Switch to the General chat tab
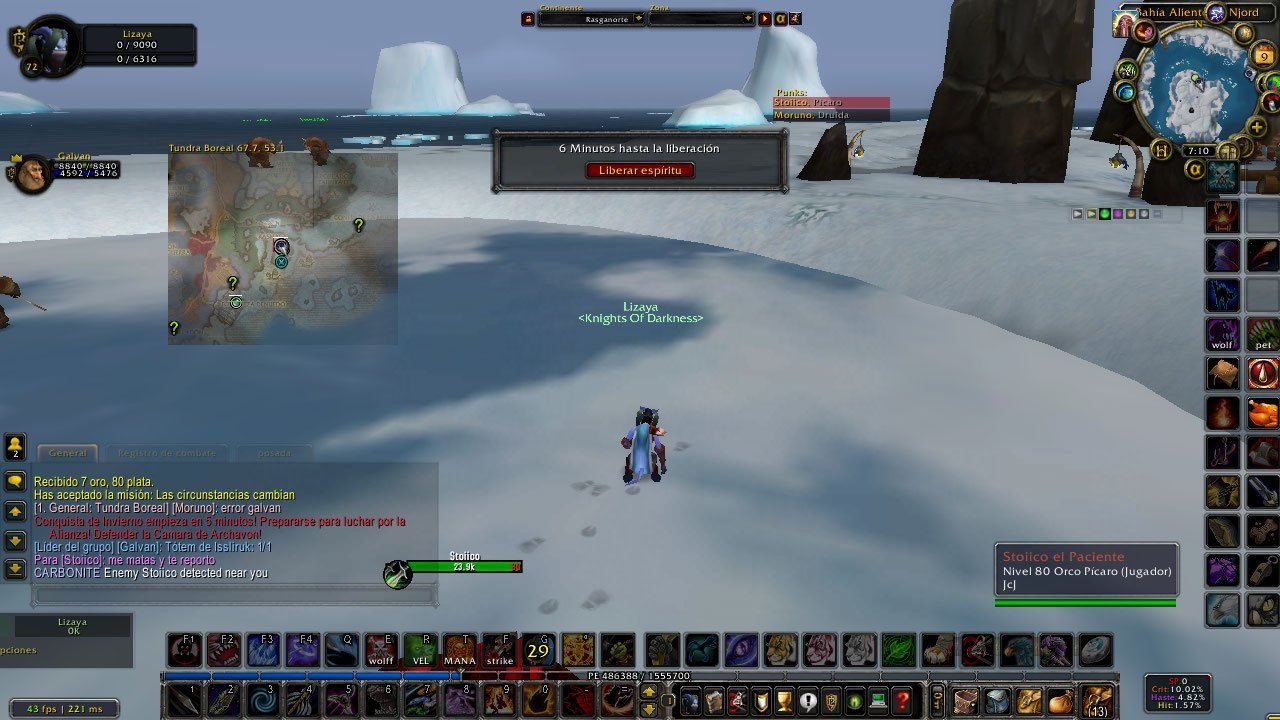Image resolution: width=1280 pixels, height=720 pixels. tap(68, 453)
